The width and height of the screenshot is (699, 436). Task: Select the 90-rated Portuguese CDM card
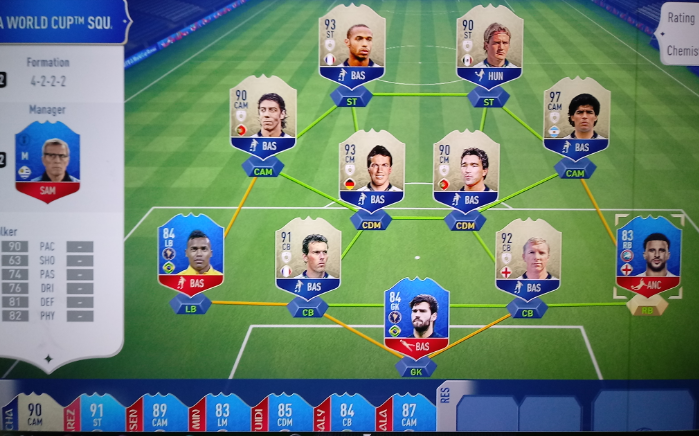pos(466,170)
